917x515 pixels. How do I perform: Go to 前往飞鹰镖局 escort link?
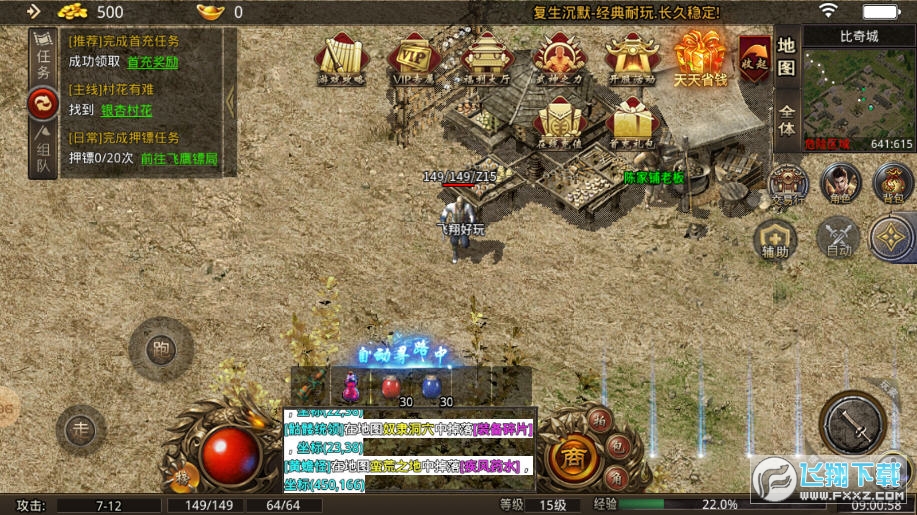coord(179,158)
